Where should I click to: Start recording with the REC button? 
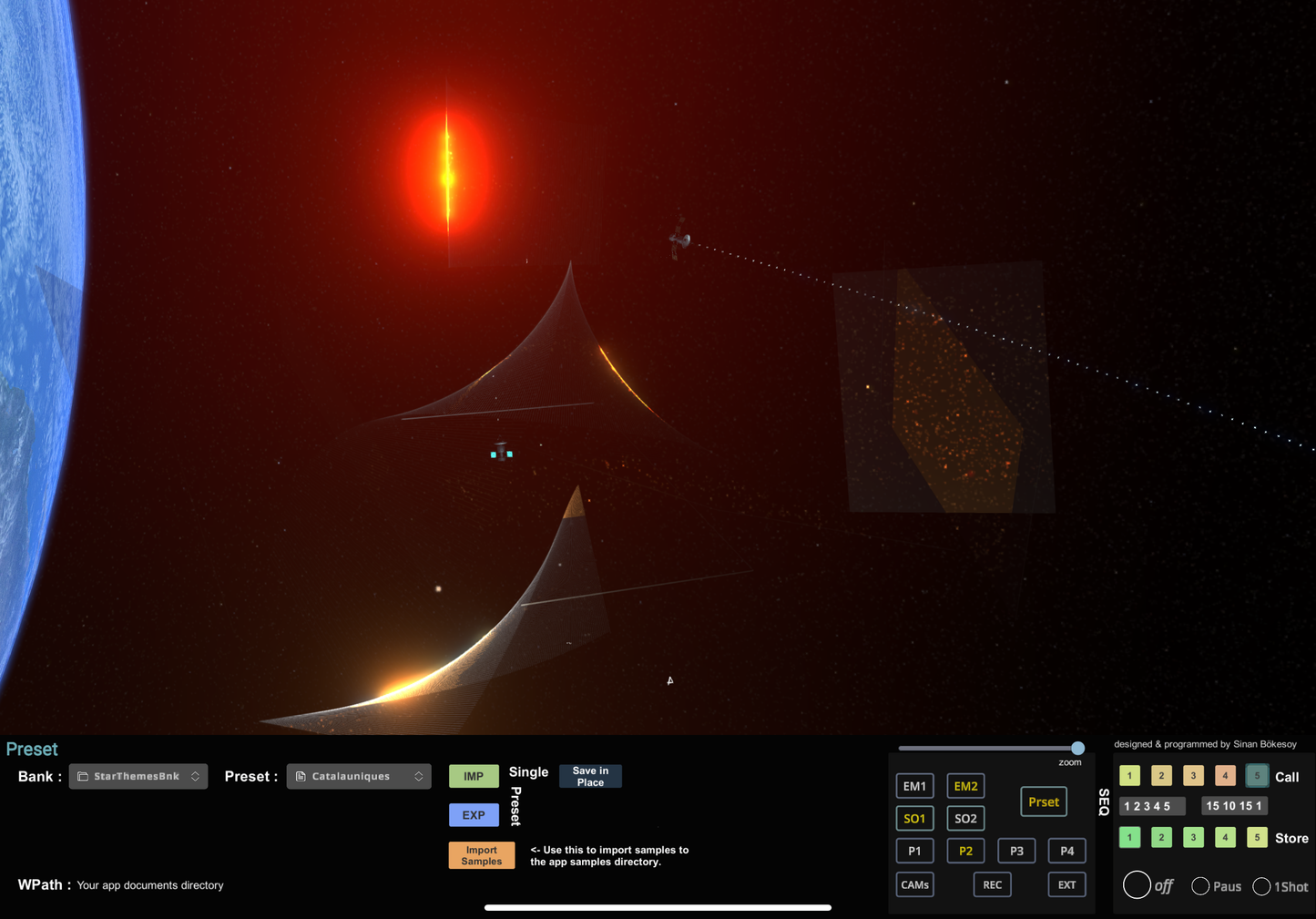coord(992,884)
